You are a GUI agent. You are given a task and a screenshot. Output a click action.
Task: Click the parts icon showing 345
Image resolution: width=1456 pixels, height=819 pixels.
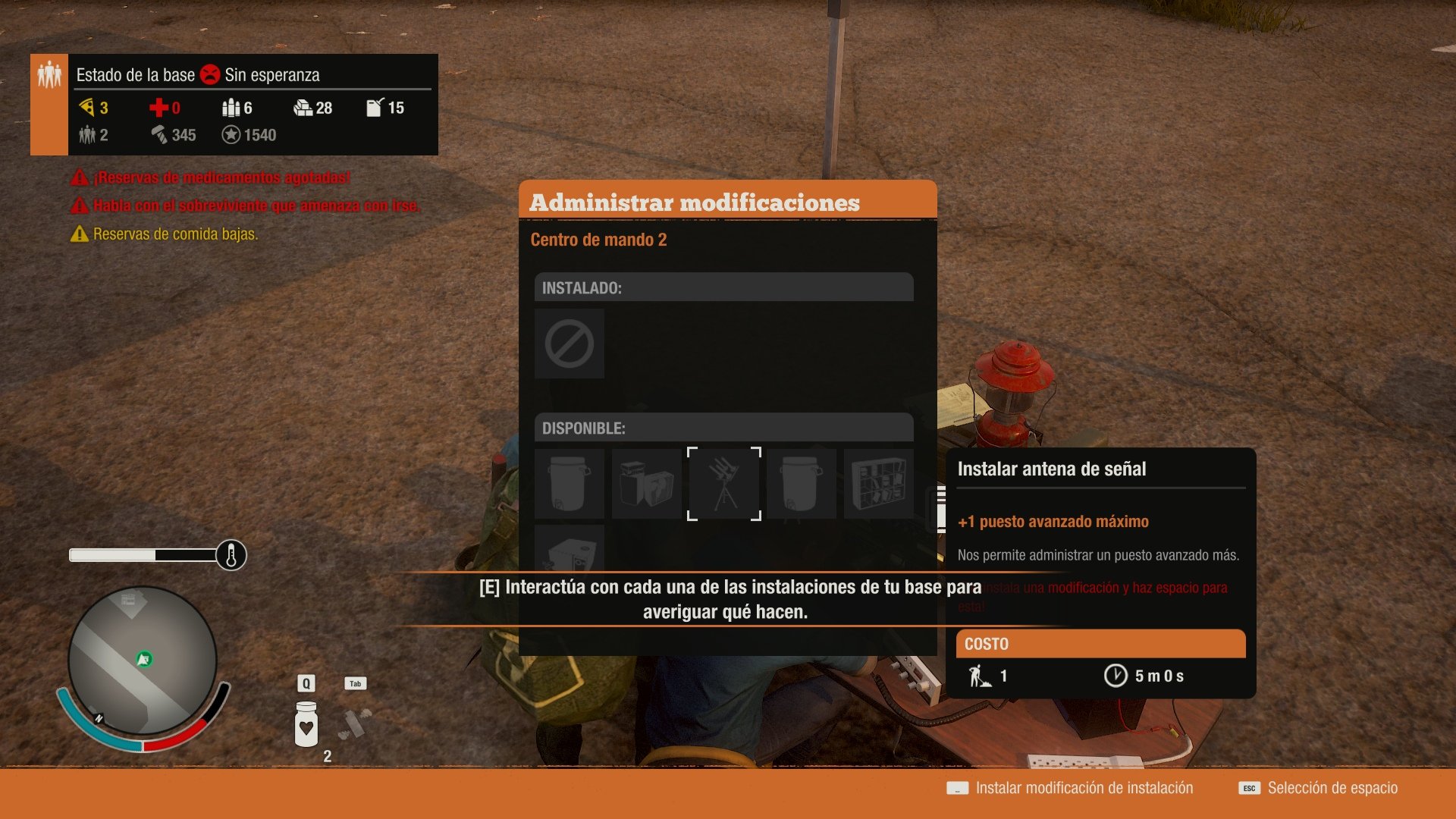[x=161, y=135]
